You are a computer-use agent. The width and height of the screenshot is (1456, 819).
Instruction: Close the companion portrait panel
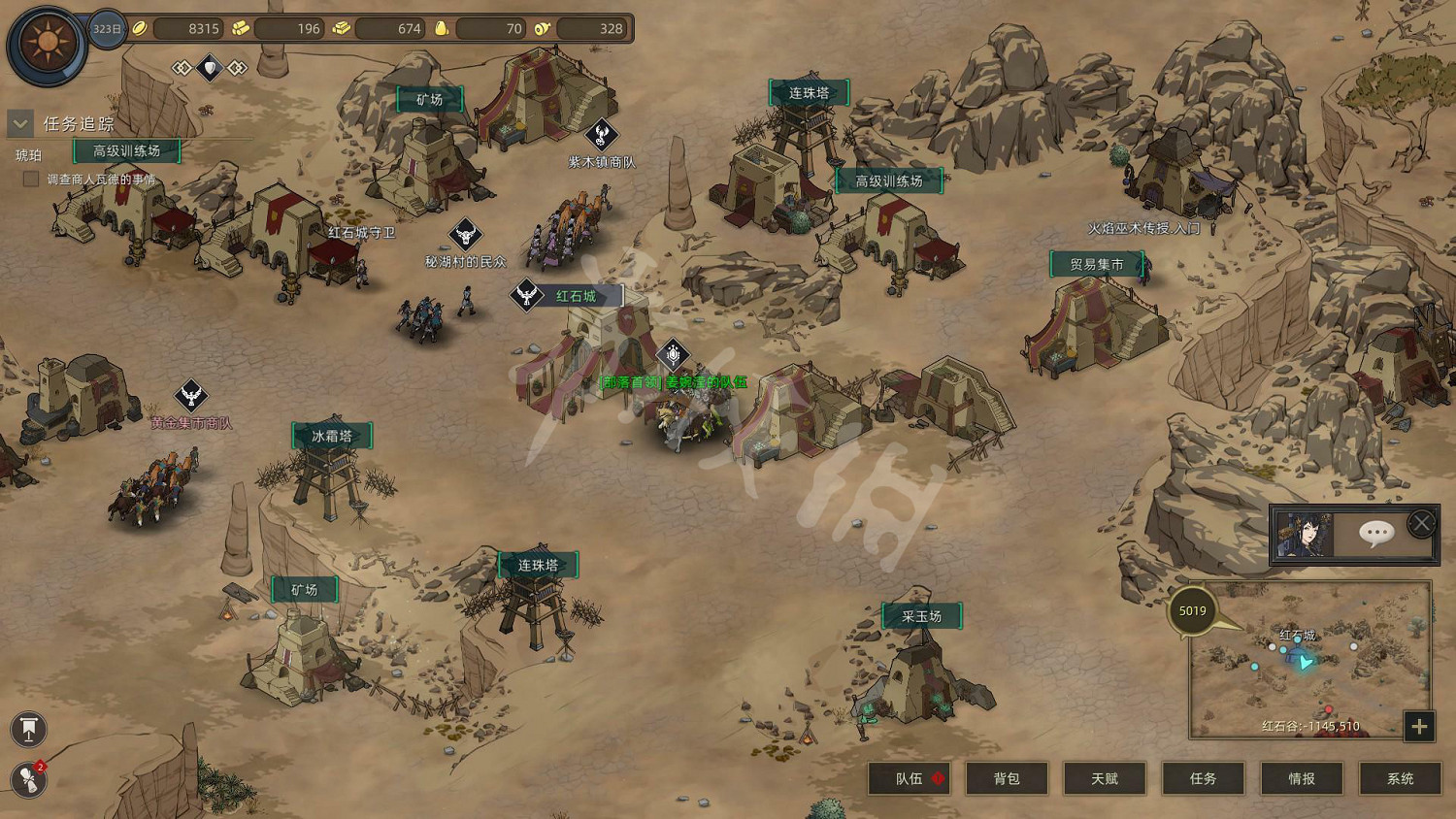click(1421, 524)
